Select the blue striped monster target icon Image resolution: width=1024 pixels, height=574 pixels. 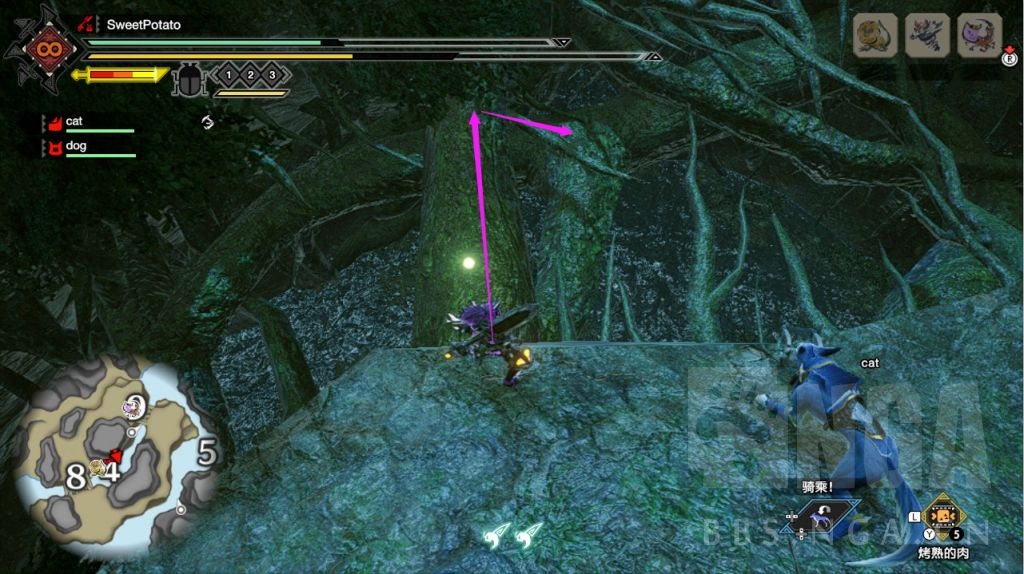927,35
